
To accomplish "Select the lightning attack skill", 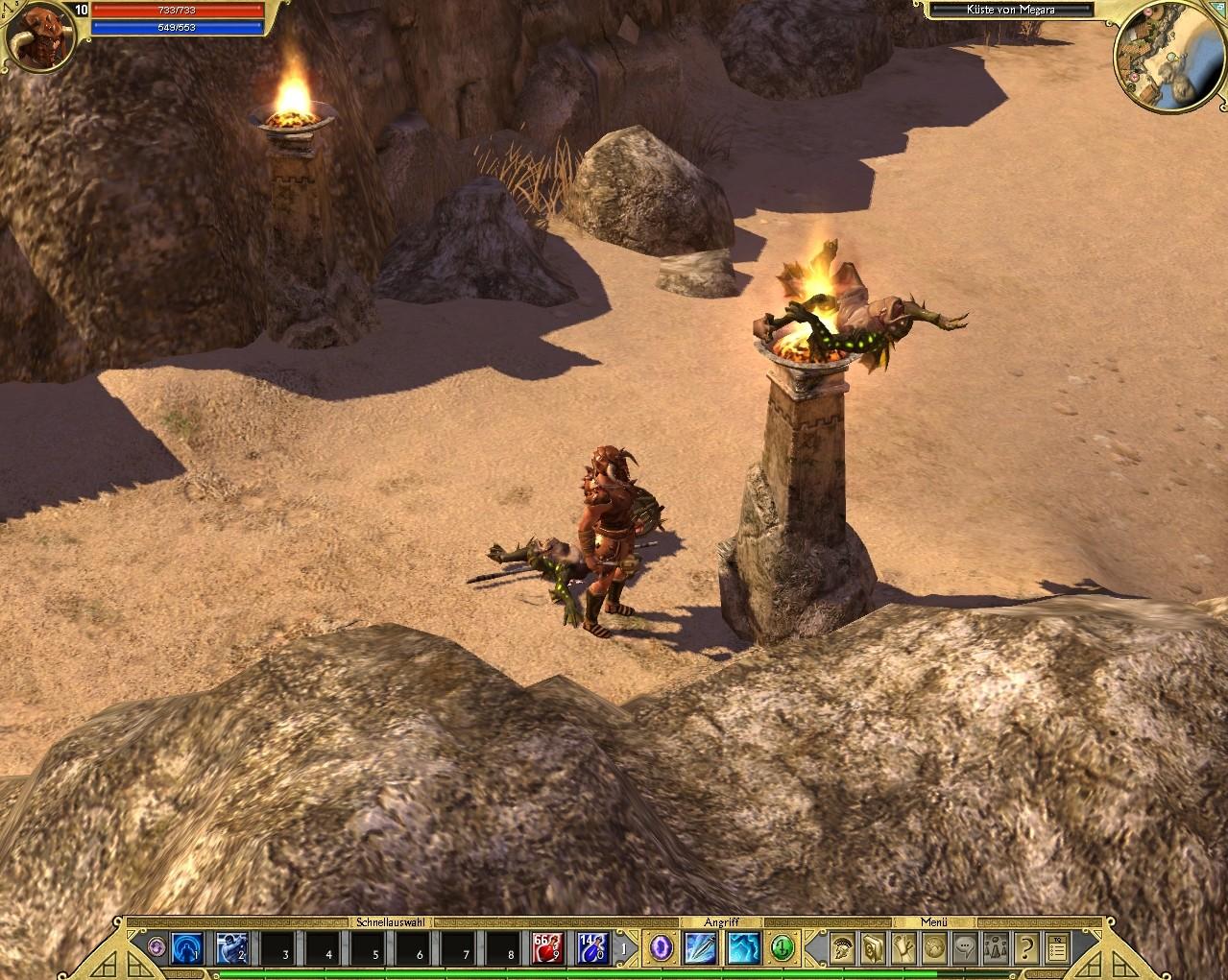I will [x=743, y=948].
